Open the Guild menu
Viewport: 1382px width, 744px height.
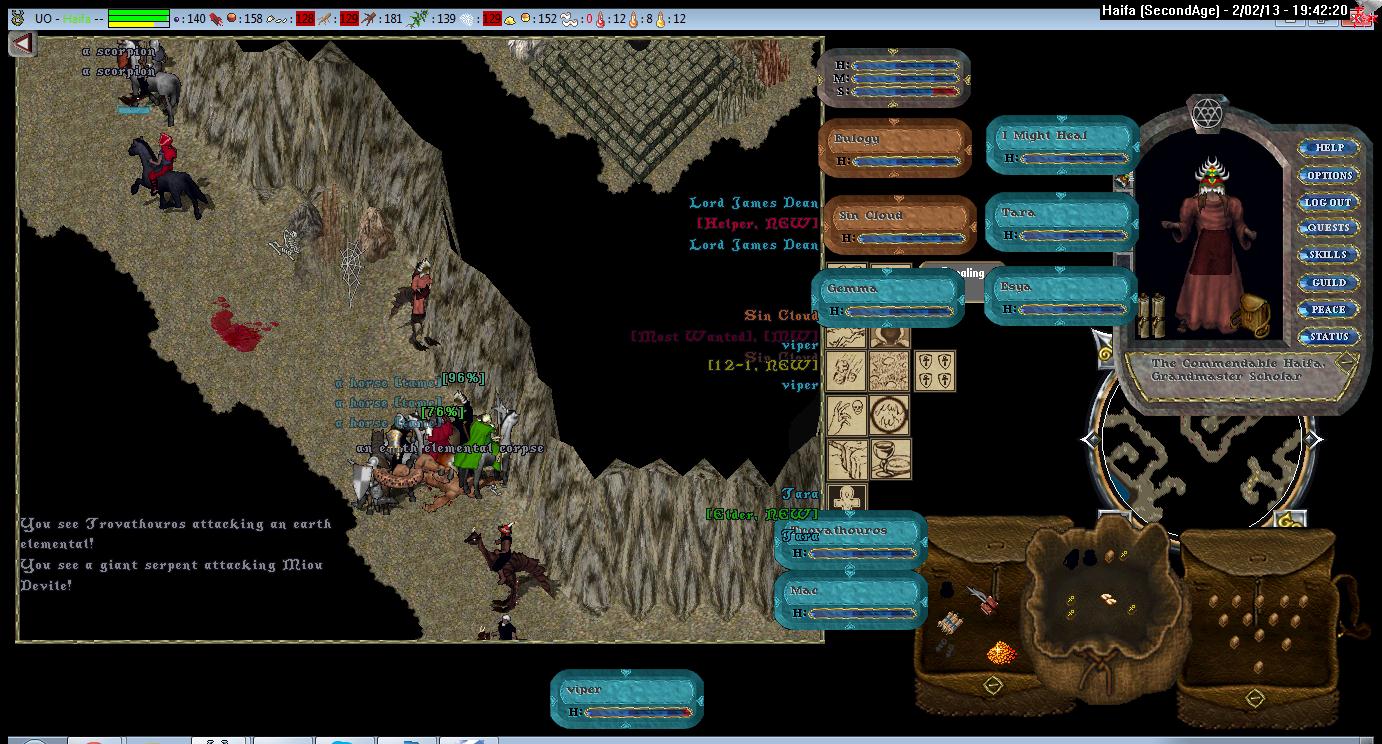[1329, 283]
